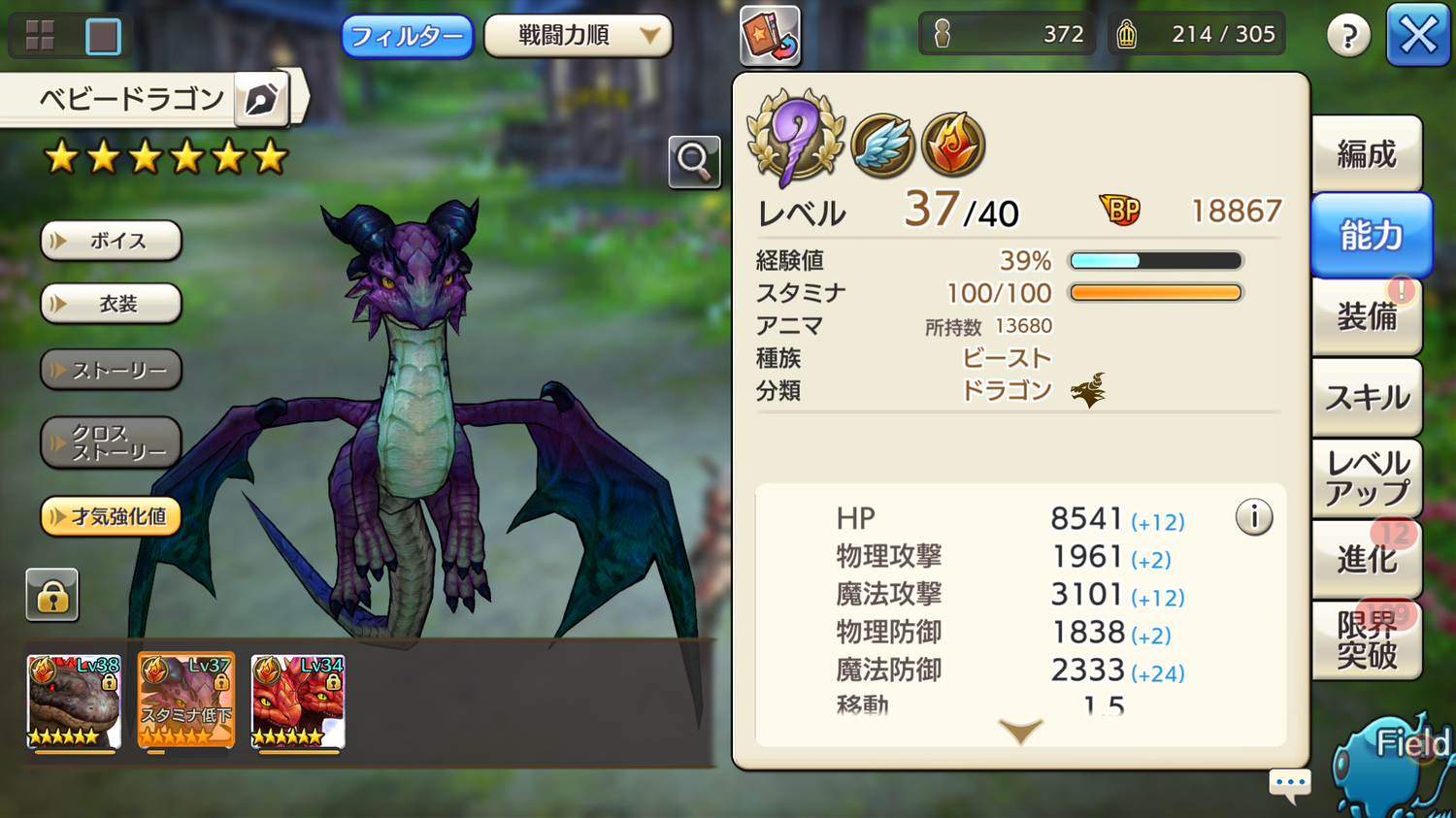The width and height of the screenshot is (1456, 818).
Task: Select the 能力 tab
Action: [1370, 235]
